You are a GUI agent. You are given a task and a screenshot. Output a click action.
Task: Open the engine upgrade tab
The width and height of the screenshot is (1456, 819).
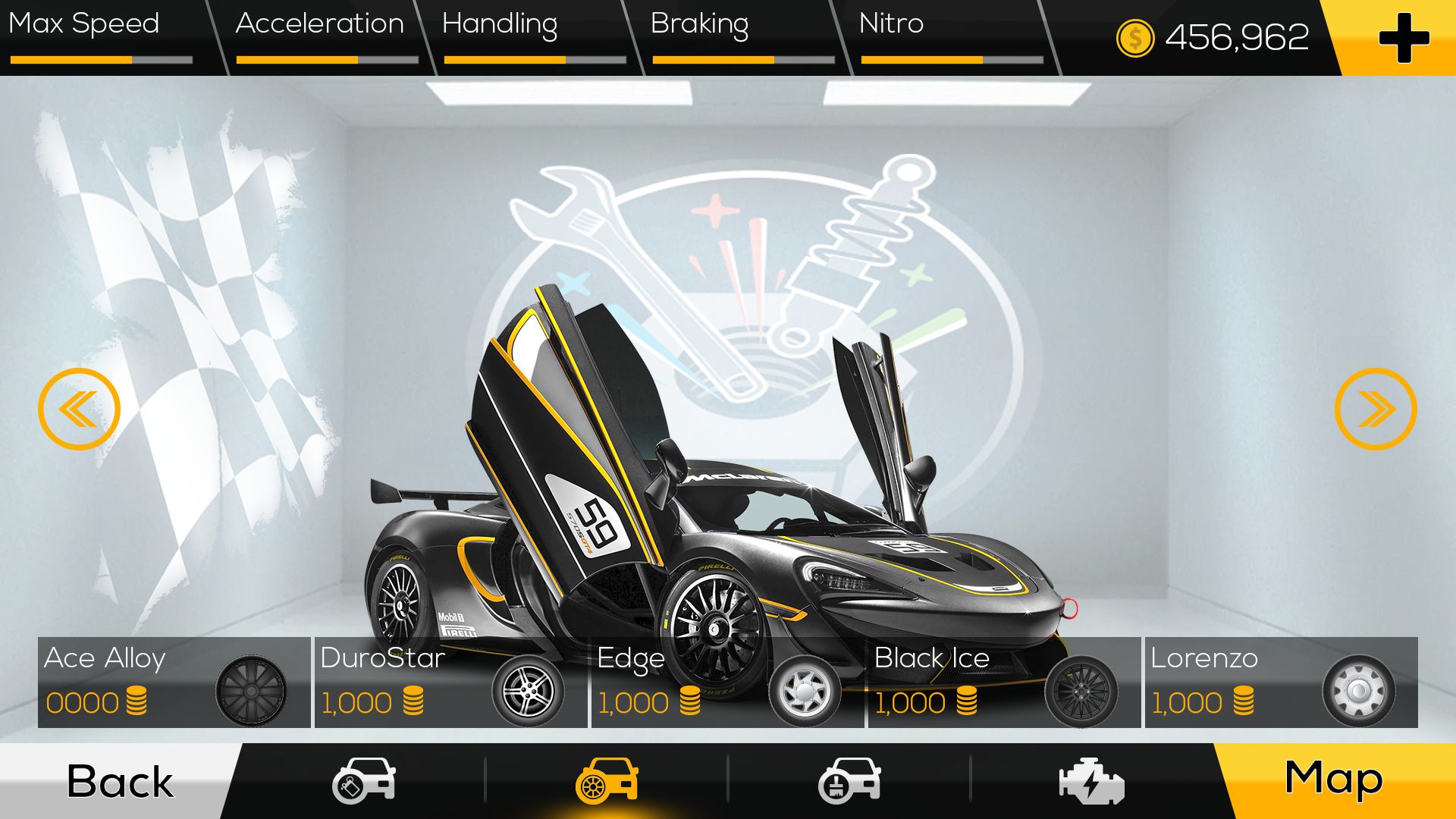click(x=1091, y=781)
